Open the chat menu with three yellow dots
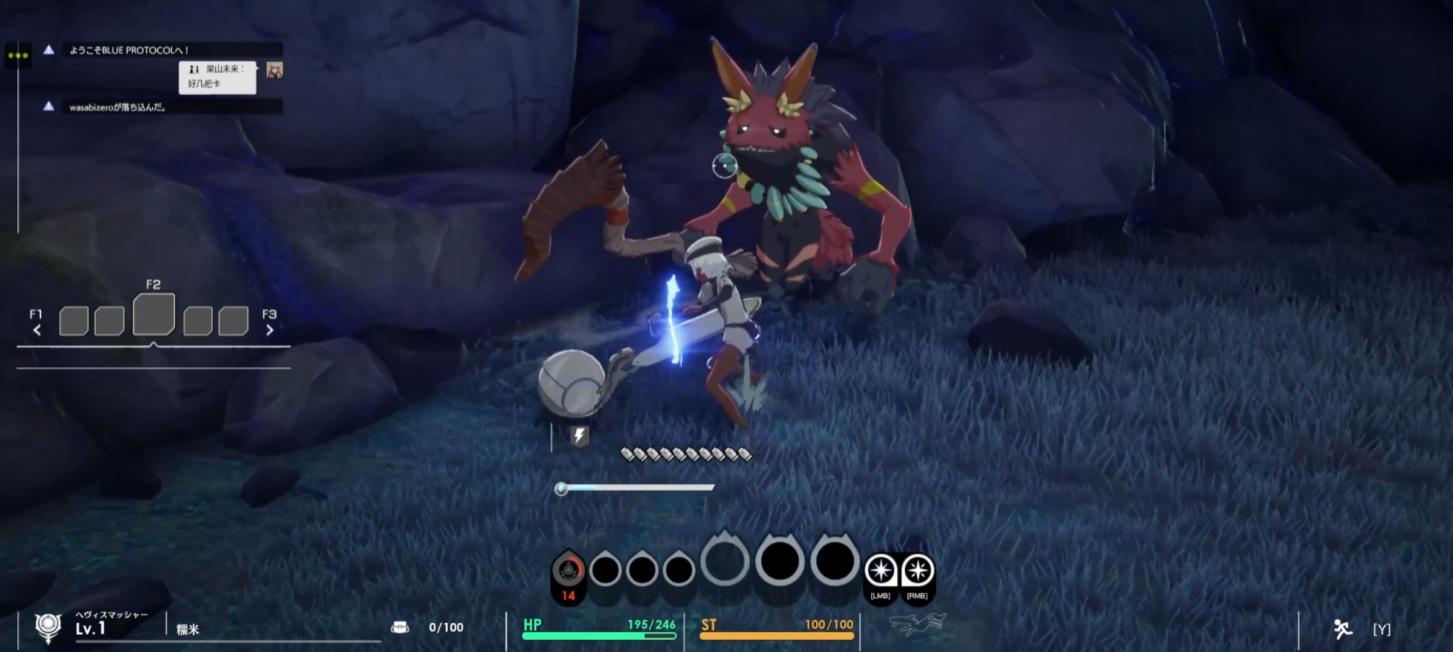The width and height of the screenshot is (1453, 652). [x=17, y=55]
